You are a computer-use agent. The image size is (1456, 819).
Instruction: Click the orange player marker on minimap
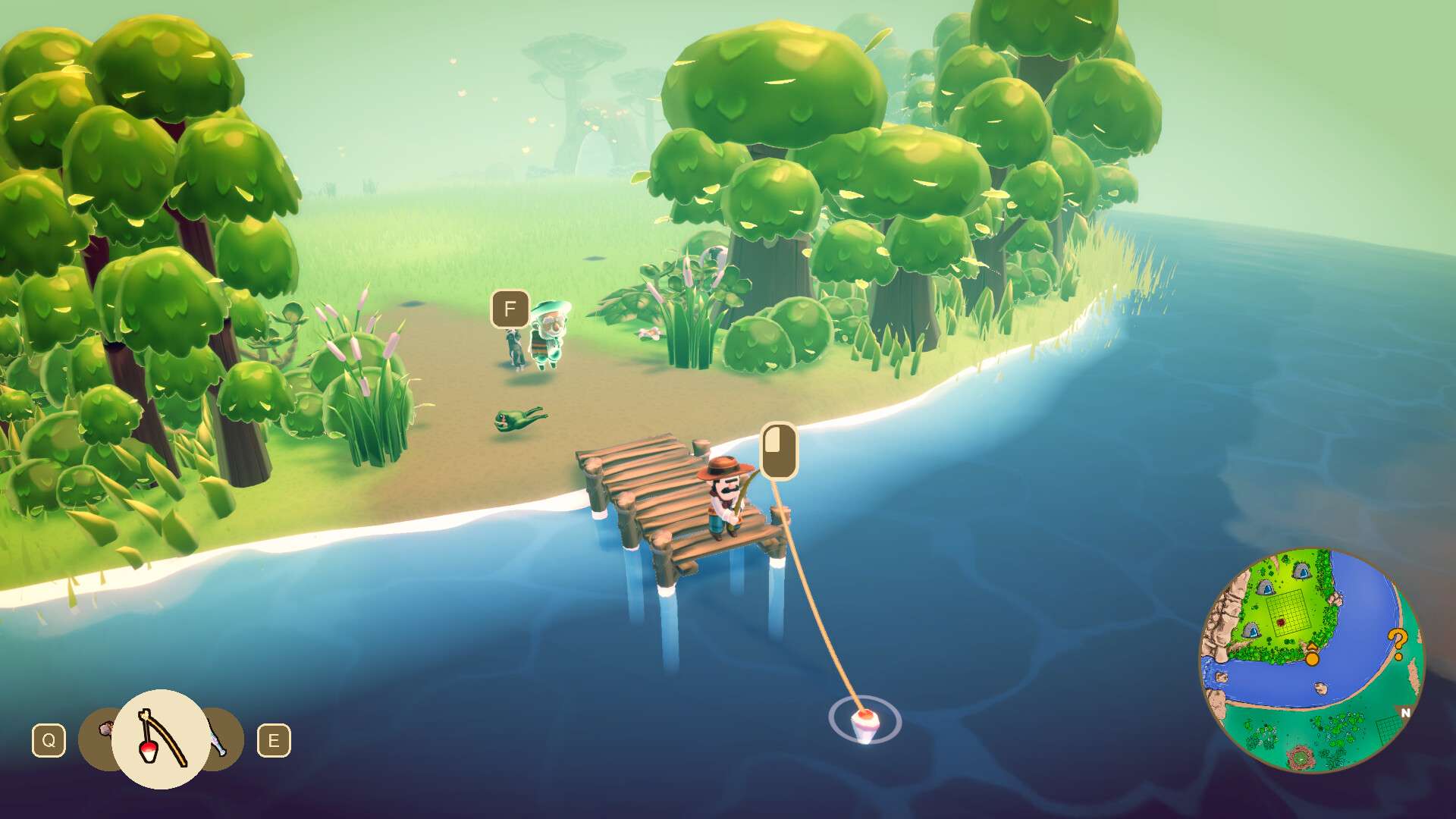coord(1312,655)
